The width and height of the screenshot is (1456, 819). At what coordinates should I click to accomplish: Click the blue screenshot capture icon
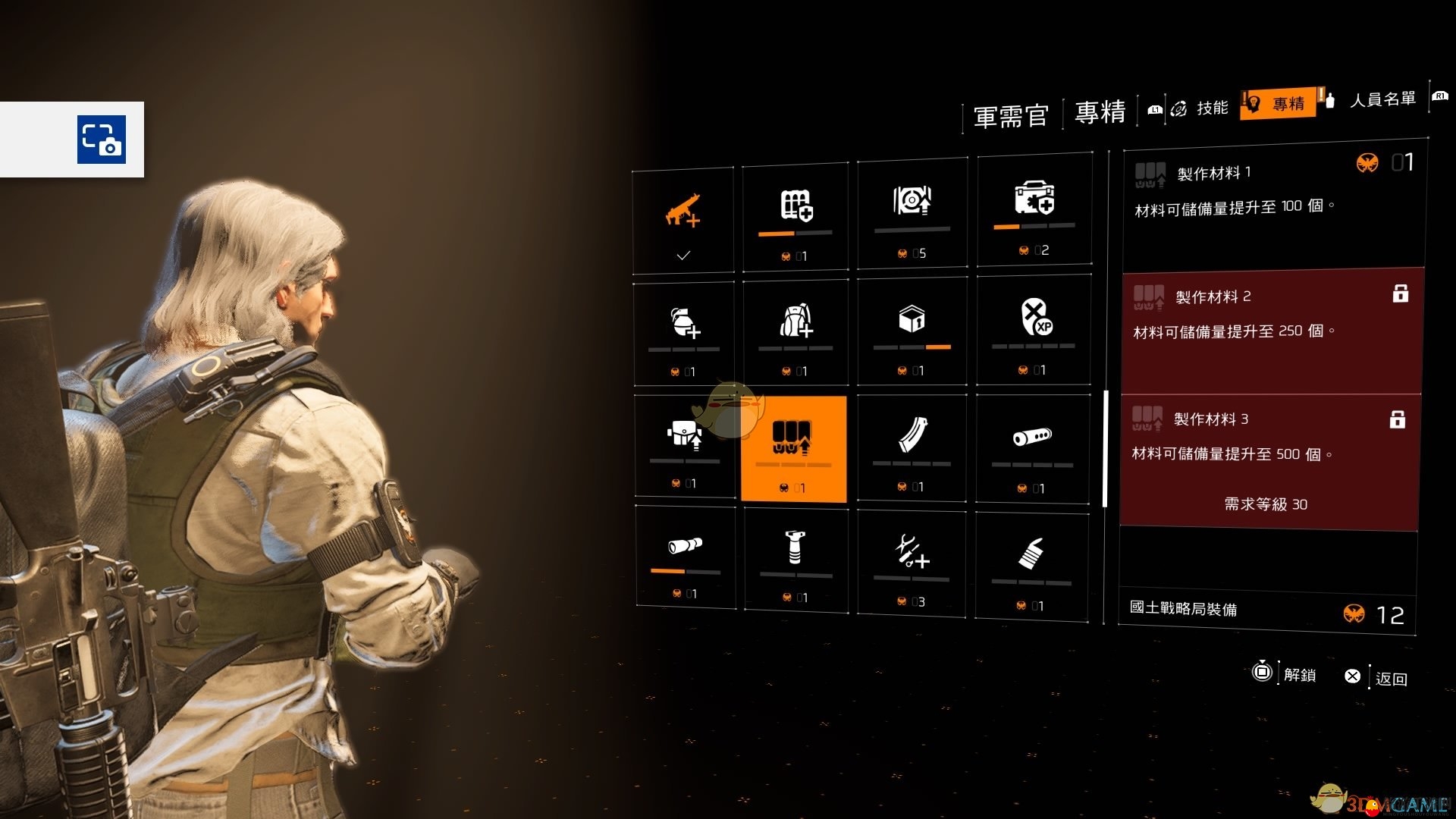point(102,140)
